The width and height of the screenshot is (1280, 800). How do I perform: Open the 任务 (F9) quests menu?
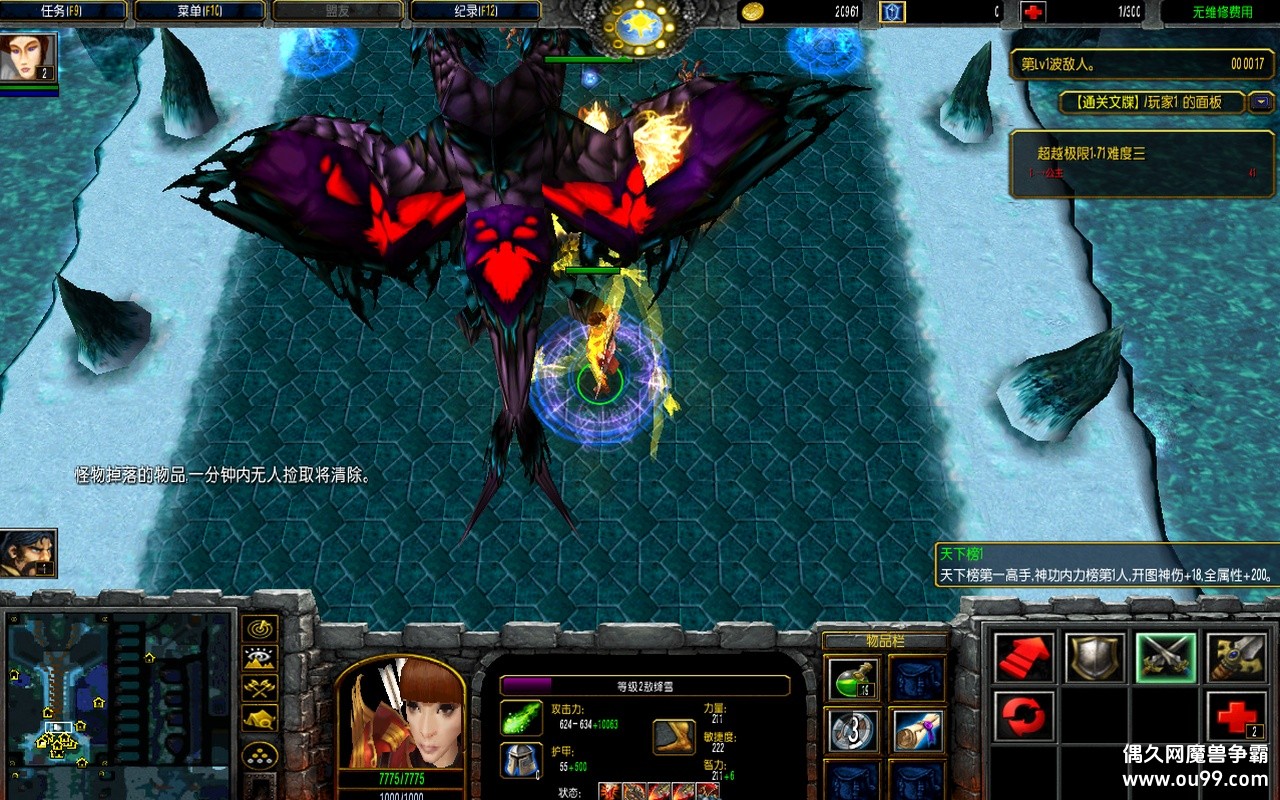point(65,12)
